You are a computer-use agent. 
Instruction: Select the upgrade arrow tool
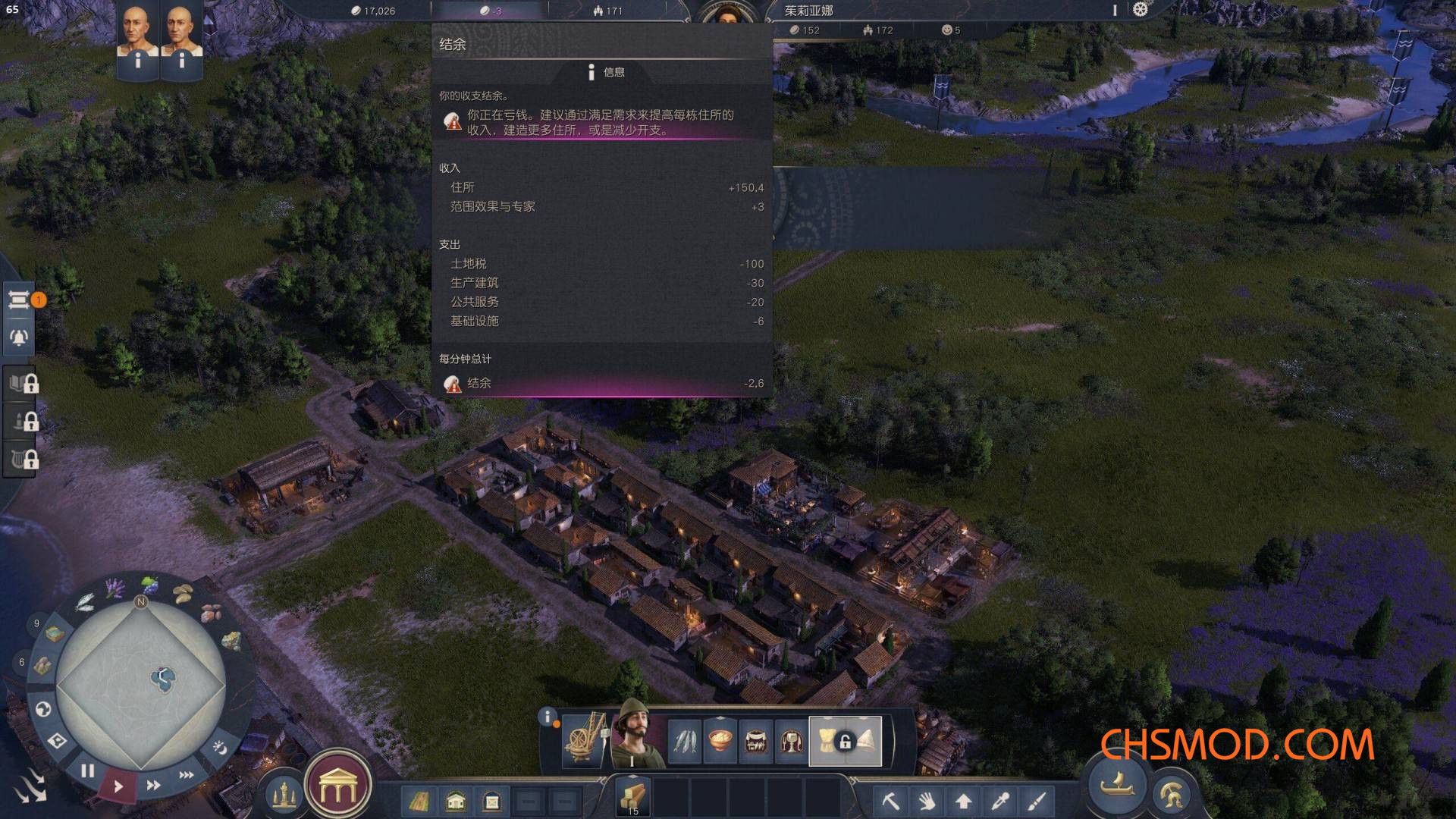point(963,801)
